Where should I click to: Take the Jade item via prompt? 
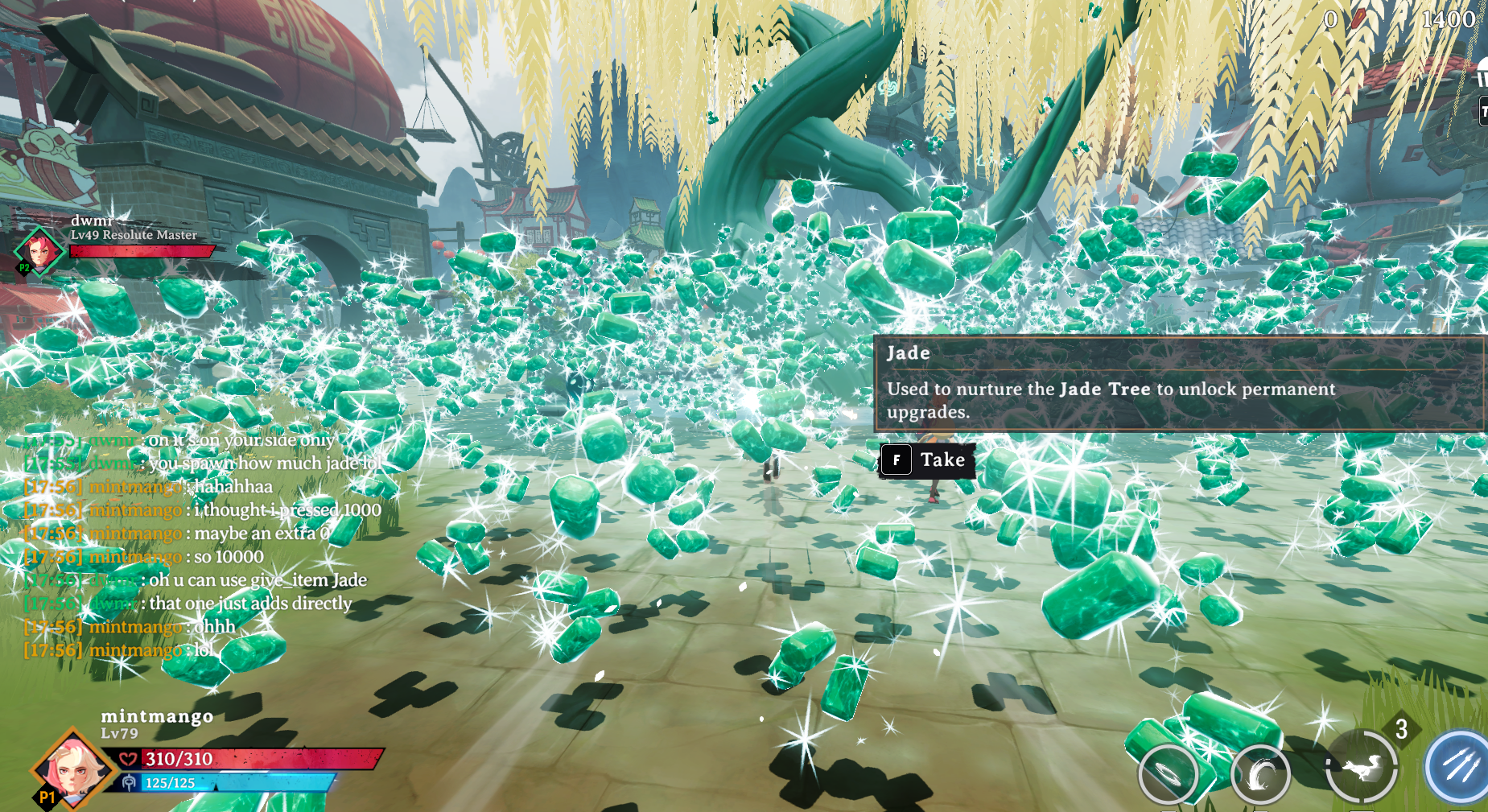pyautogui.click(x=927, y=460)
